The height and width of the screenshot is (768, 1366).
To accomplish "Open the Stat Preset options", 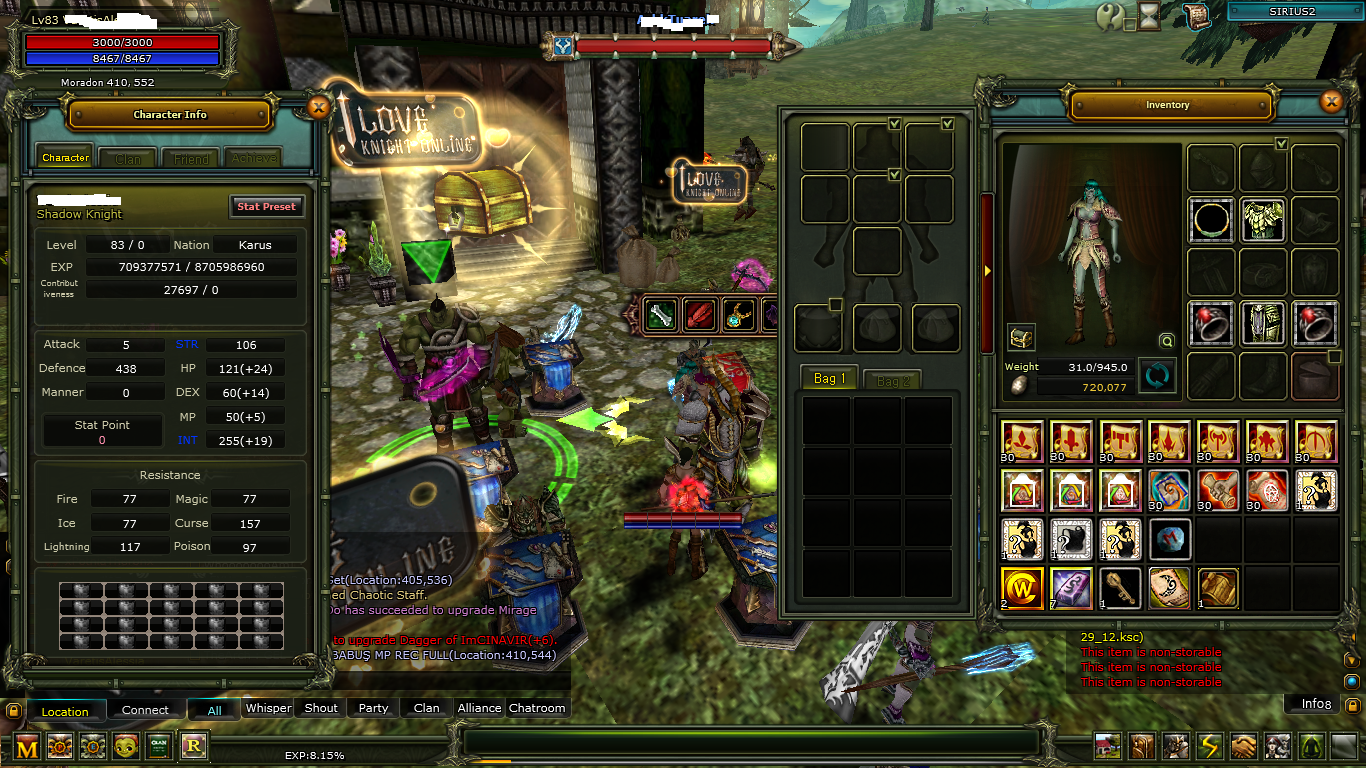I will click(266, 206).
